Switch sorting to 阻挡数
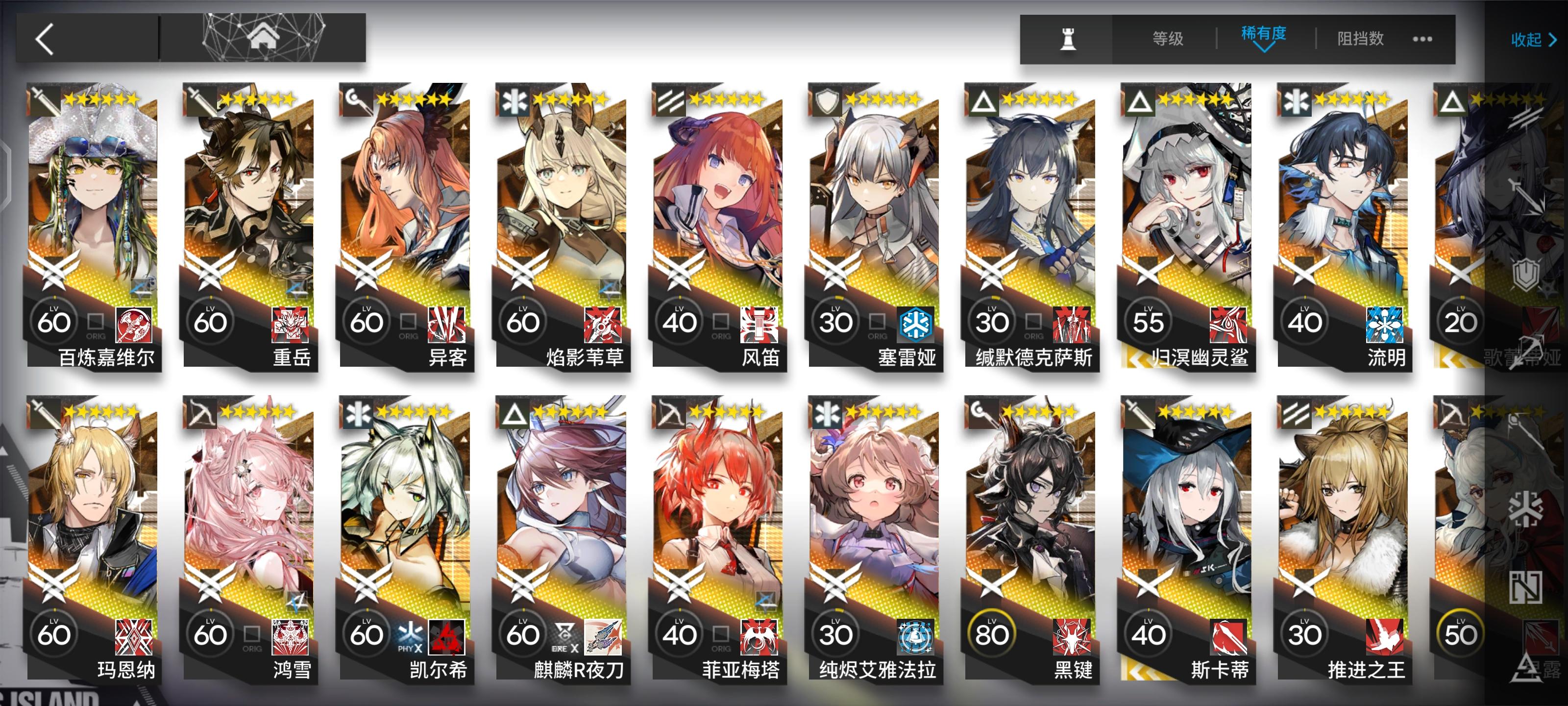This screenshot has height=706, width=1568. 1360,39
